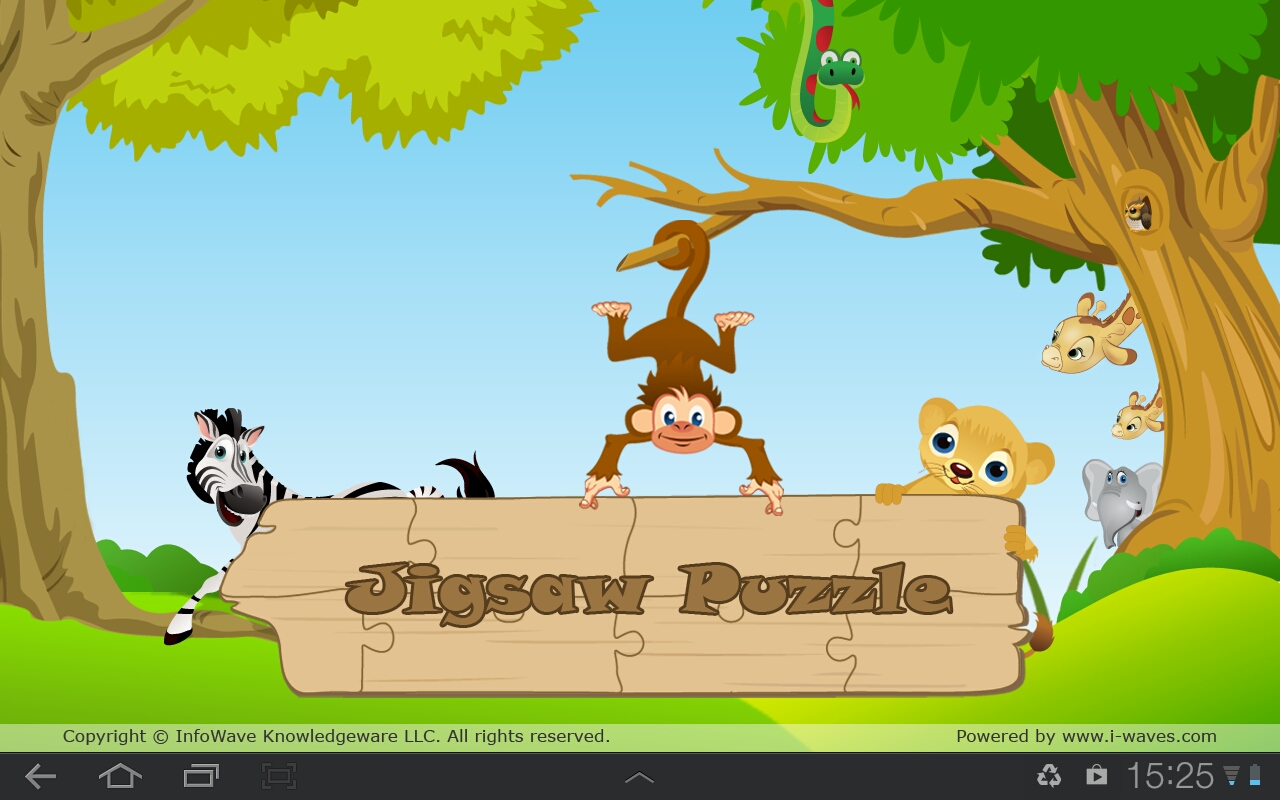The image size is (1280, 800).
Task: Click the InfoWave copyright notice text
Action: 335,736
